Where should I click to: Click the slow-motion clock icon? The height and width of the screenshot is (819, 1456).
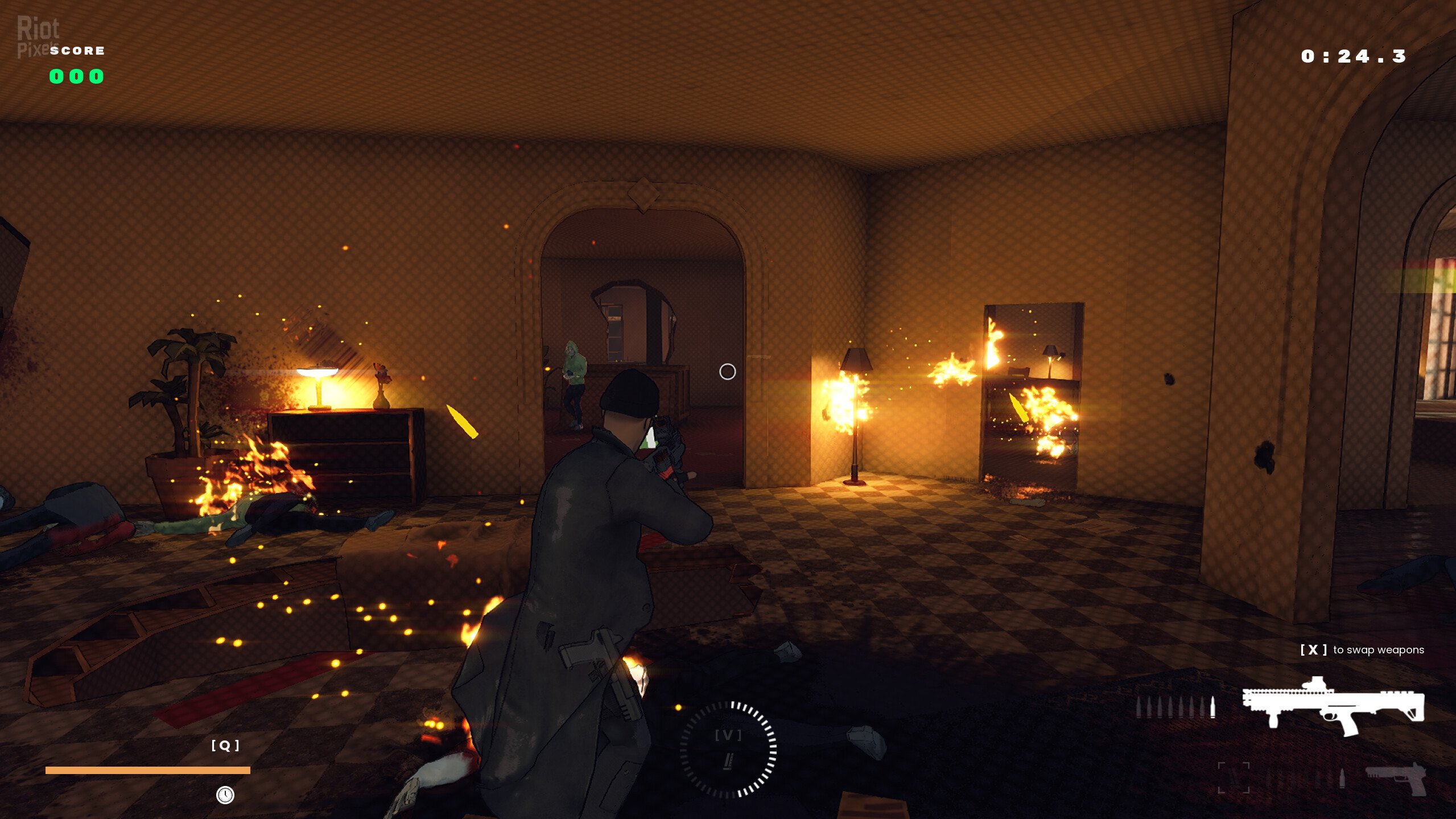tap(225, 795)
